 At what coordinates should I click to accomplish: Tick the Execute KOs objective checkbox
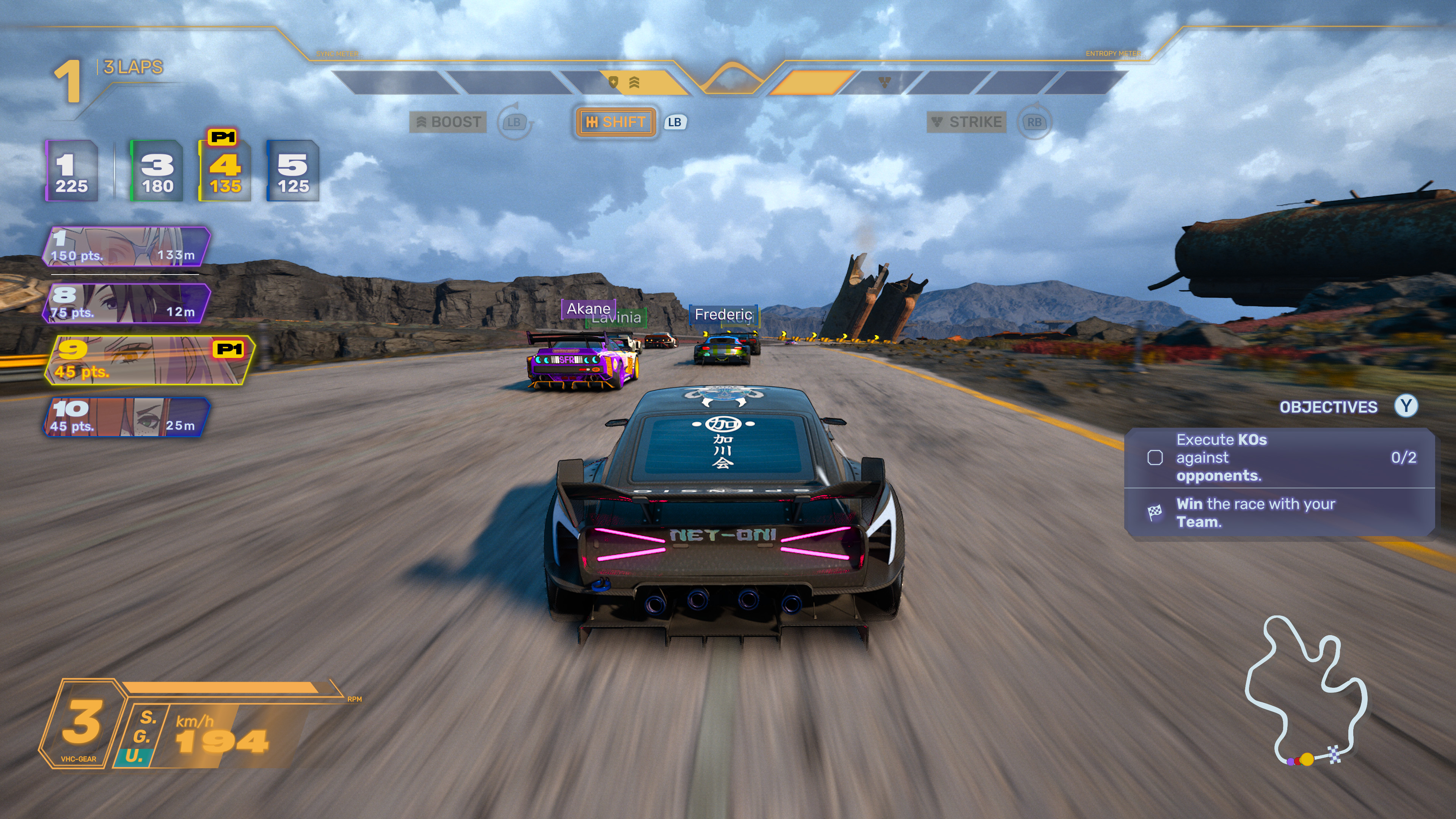[x=1155, y=457]
